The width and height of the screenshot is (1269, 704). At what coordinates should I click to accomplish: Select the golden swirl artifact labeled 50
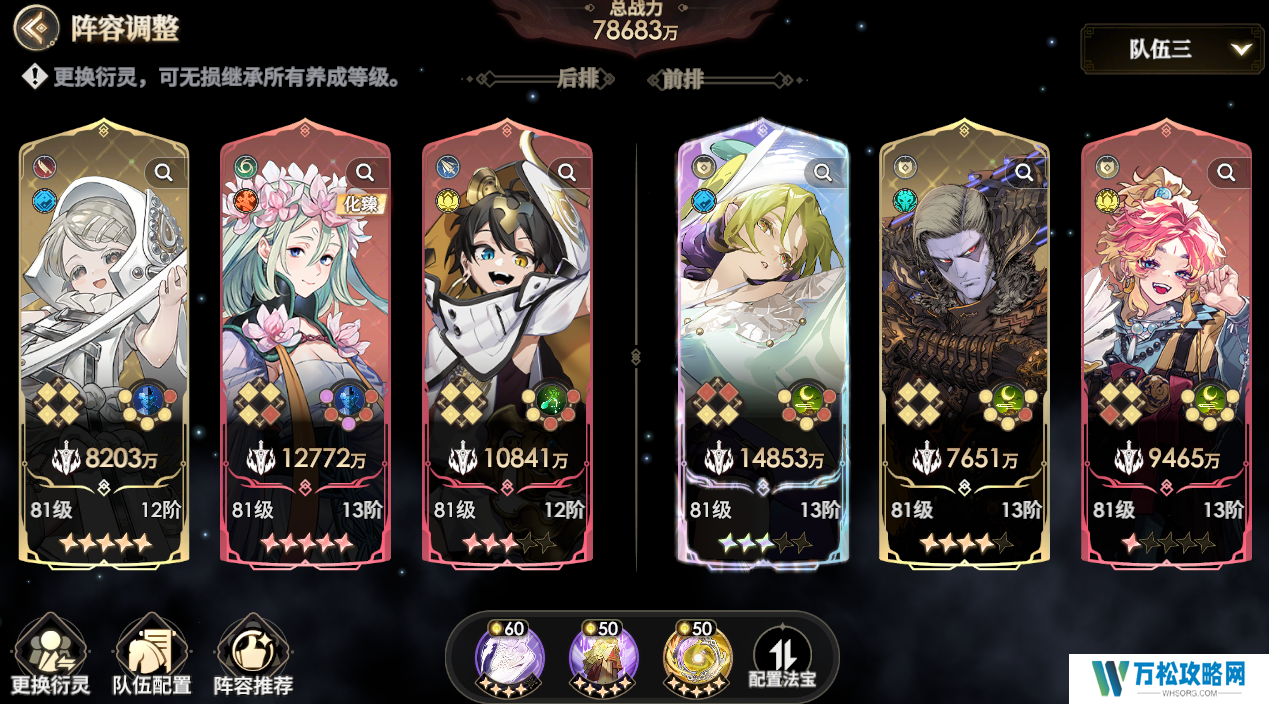tap(697, 658)
